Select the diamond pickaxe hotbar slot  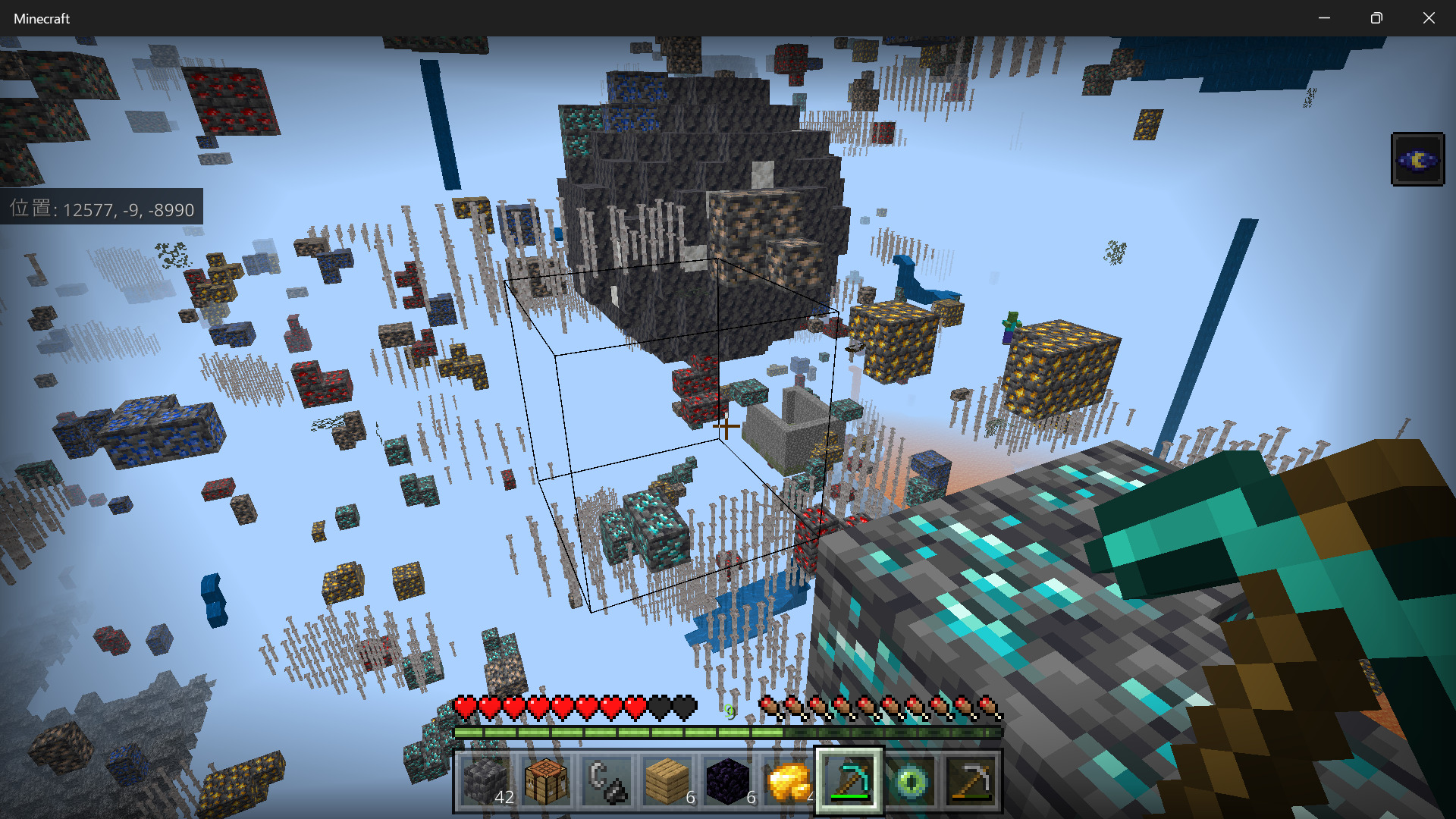pyautogui.click(x=849, y=781)
